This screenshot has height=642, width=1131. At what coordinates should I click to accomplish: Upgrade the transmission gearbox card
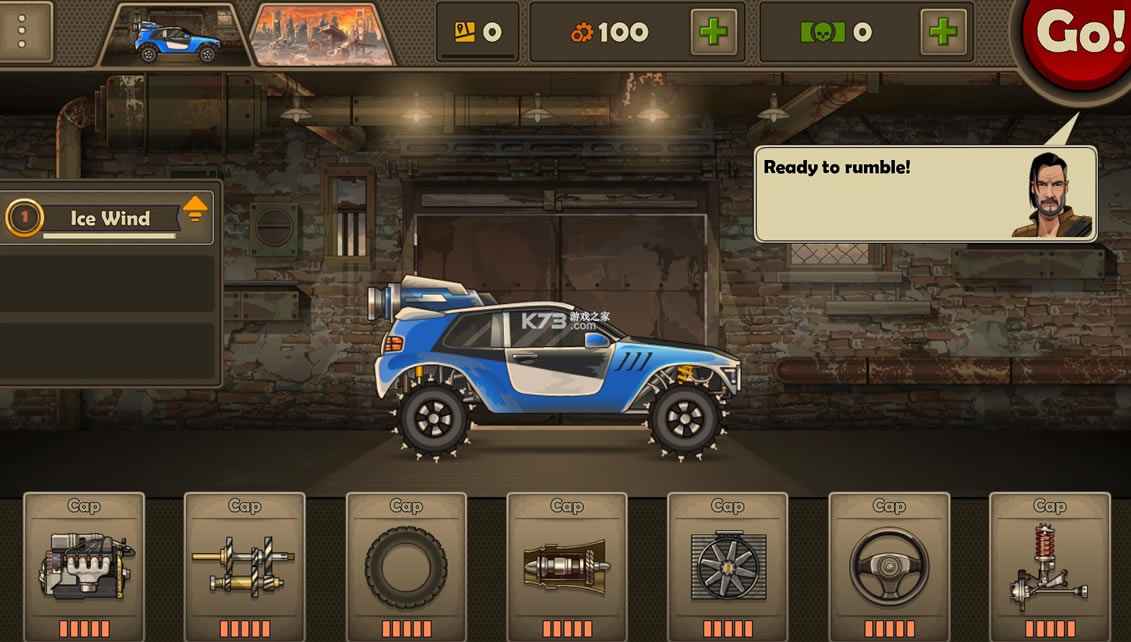(245, 567)
